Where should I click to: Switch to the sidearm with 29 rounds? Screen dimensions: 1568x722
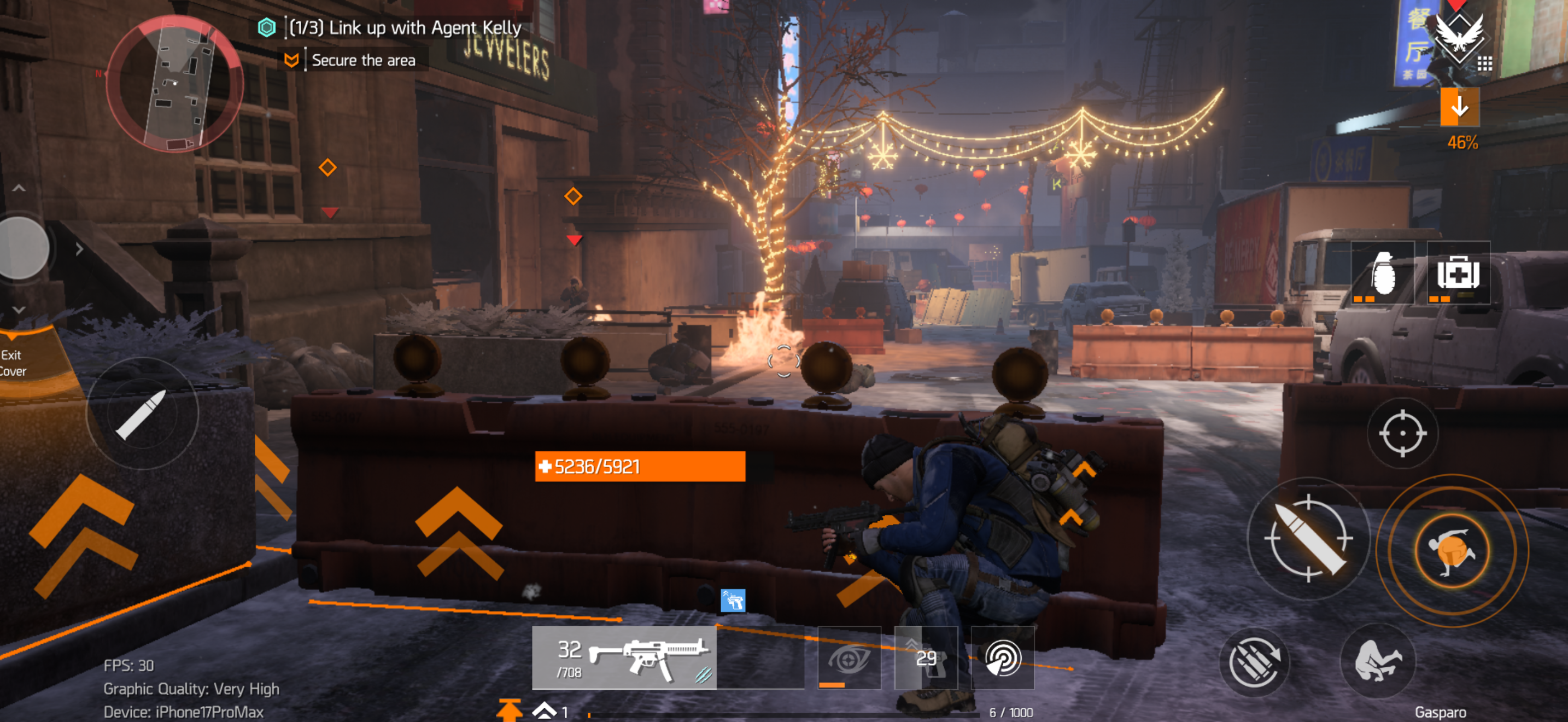click(926, 658)
